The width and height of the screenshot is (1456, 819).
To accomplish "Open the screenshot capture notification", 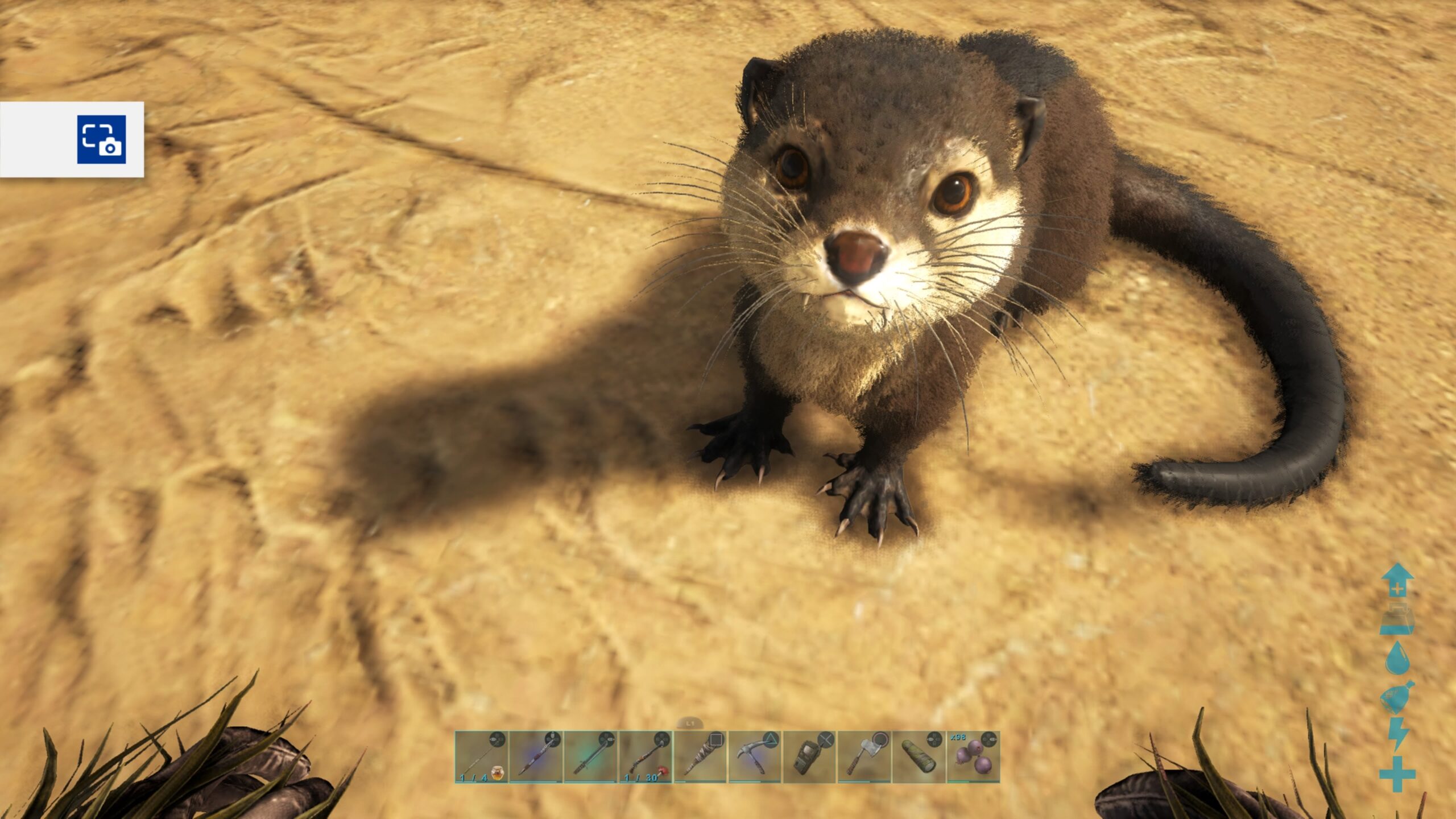I will coord(101,139).
